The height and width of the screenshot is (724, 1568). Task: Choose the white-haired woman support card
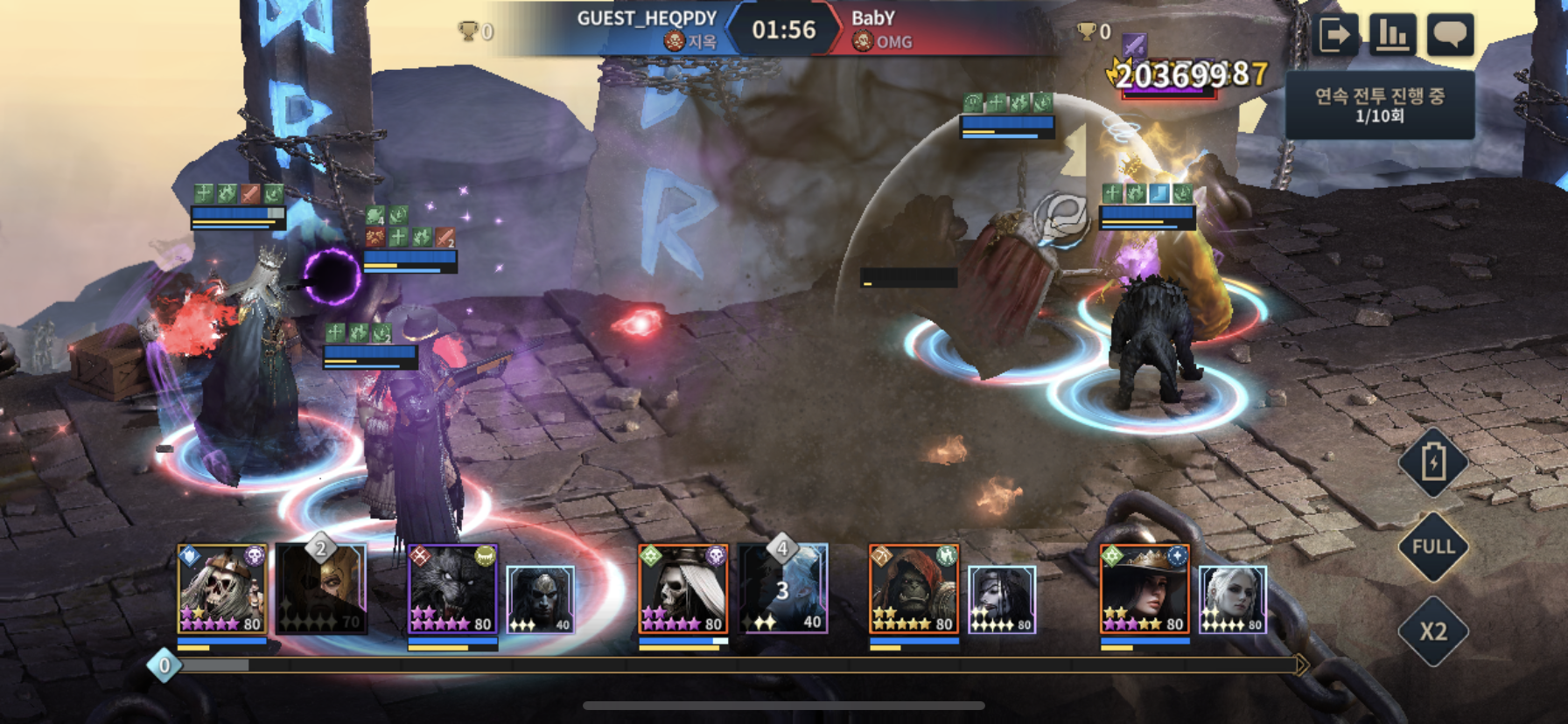1232,600
